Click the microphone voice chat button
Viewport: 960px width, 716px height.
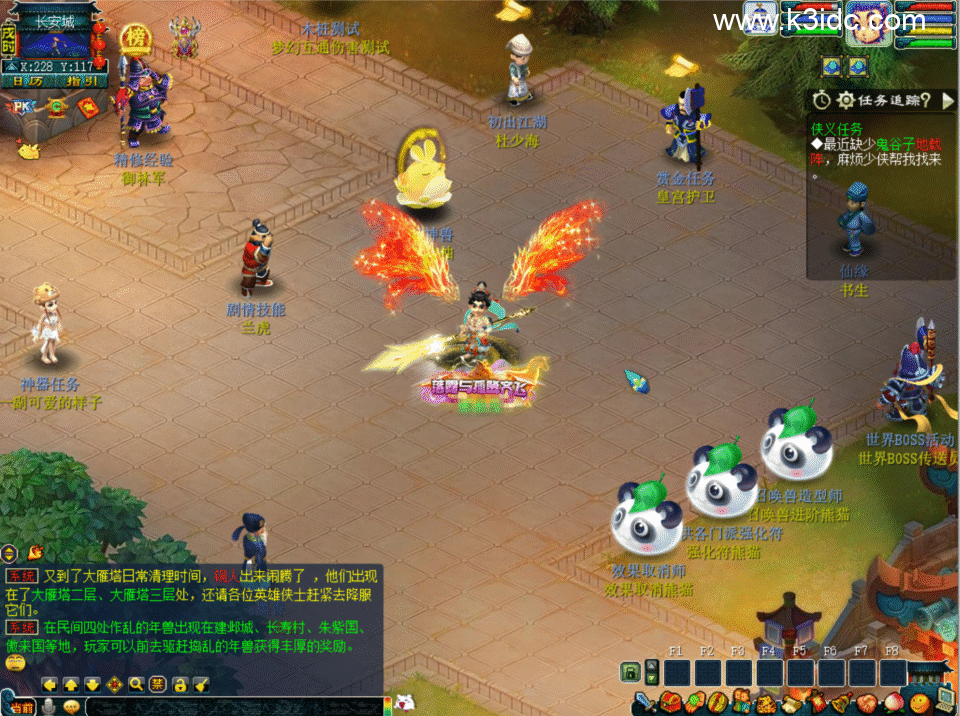coord(46,707)
